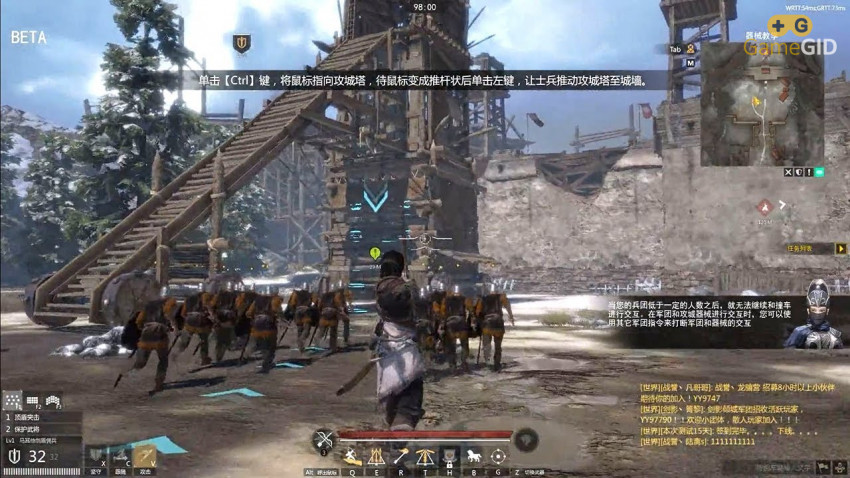
Task: Toggle the green minimap filter button
Action: (x=819, y=172)
